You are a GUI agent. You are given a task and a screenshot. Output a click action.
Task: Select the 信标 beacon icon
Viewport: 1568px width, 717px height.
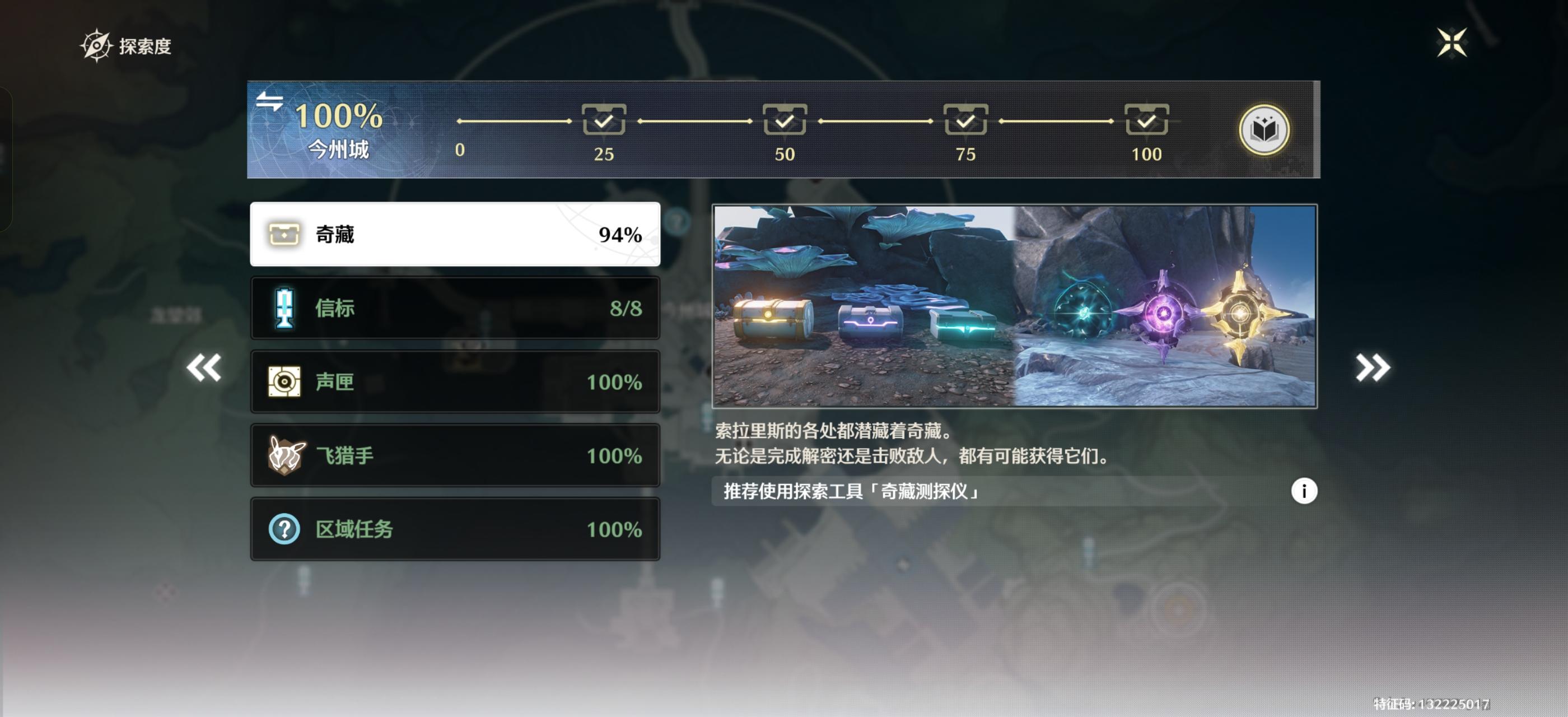tap(284, 308)
